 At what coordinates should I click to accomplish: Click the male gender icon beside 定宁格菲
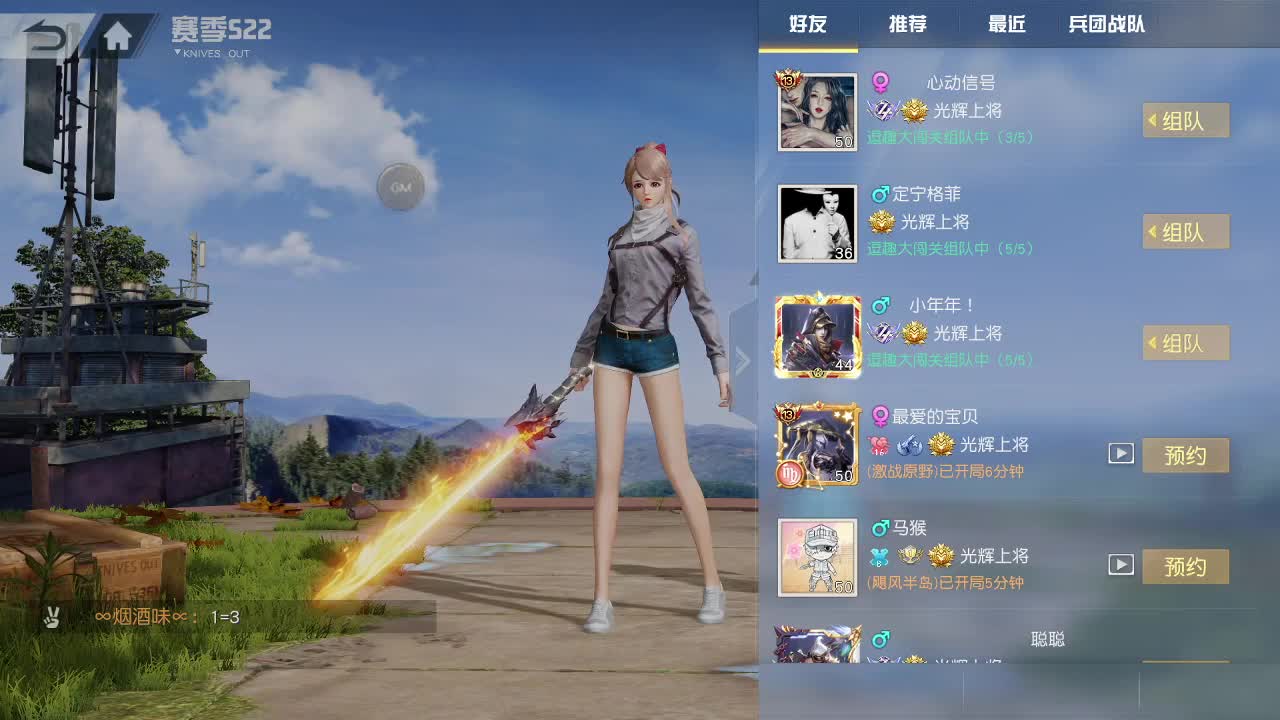[x=882, y=194]
